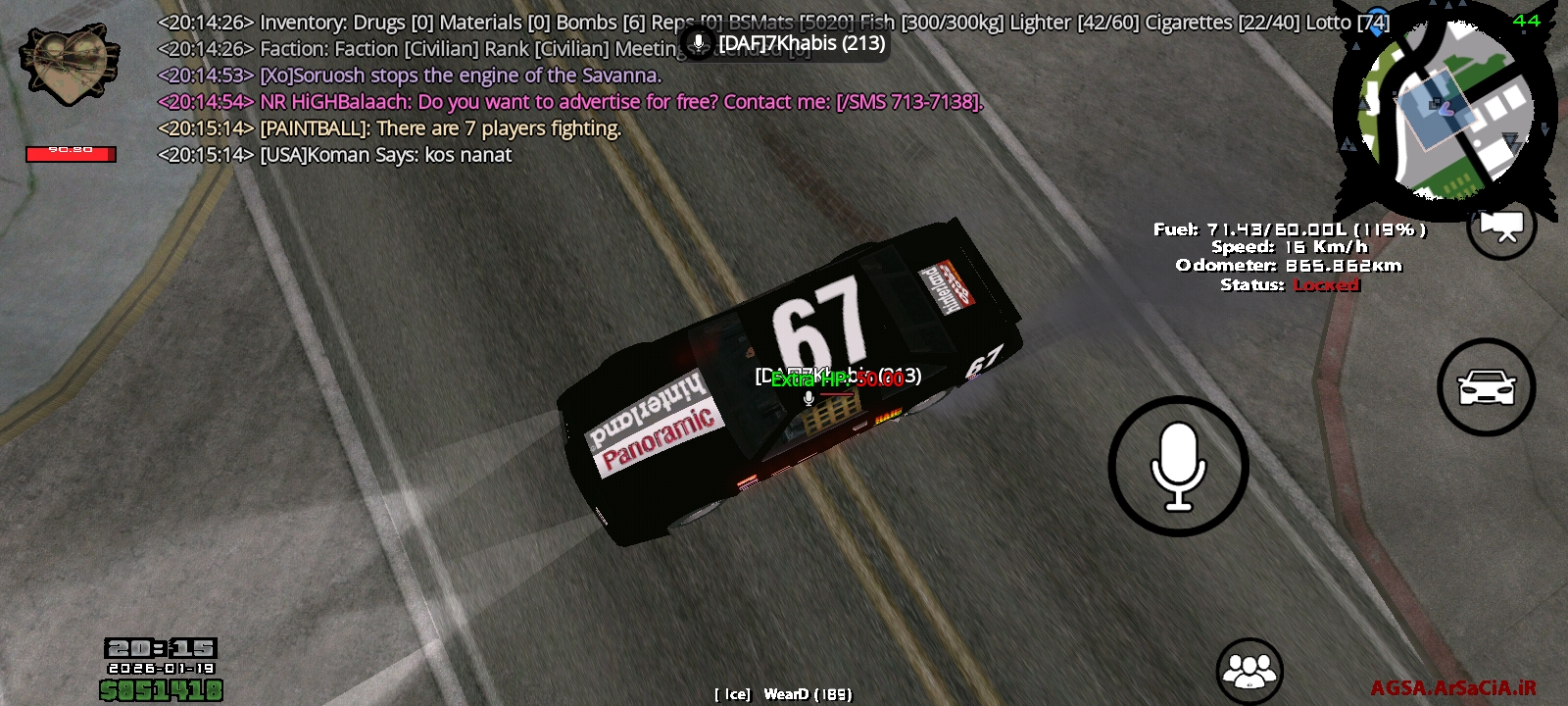
Task: Click the mic indicator beside [DAF]7Khabis name
Action: pos(699,42)
